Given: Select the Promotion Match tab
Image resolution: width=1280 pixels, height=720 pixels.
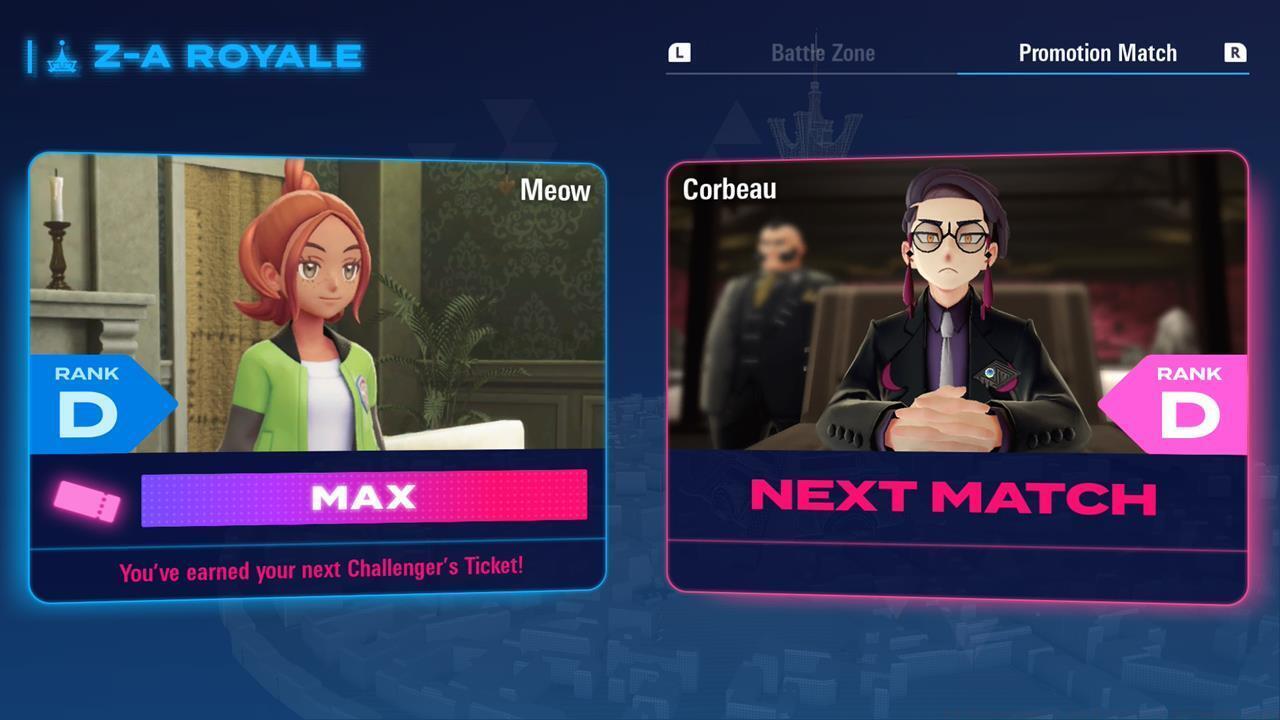Looking at the screenshot, I should (1096, 53).
